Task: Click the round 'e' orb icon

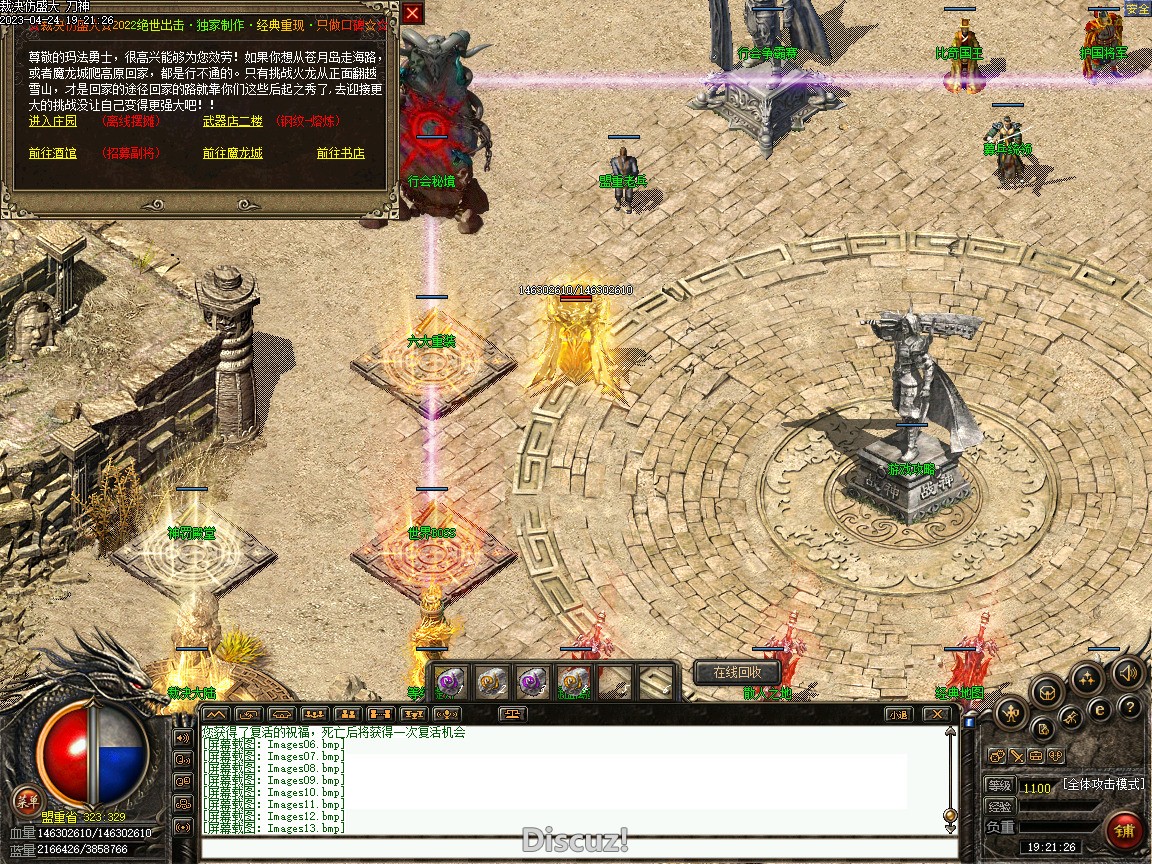Action: 1099,709
